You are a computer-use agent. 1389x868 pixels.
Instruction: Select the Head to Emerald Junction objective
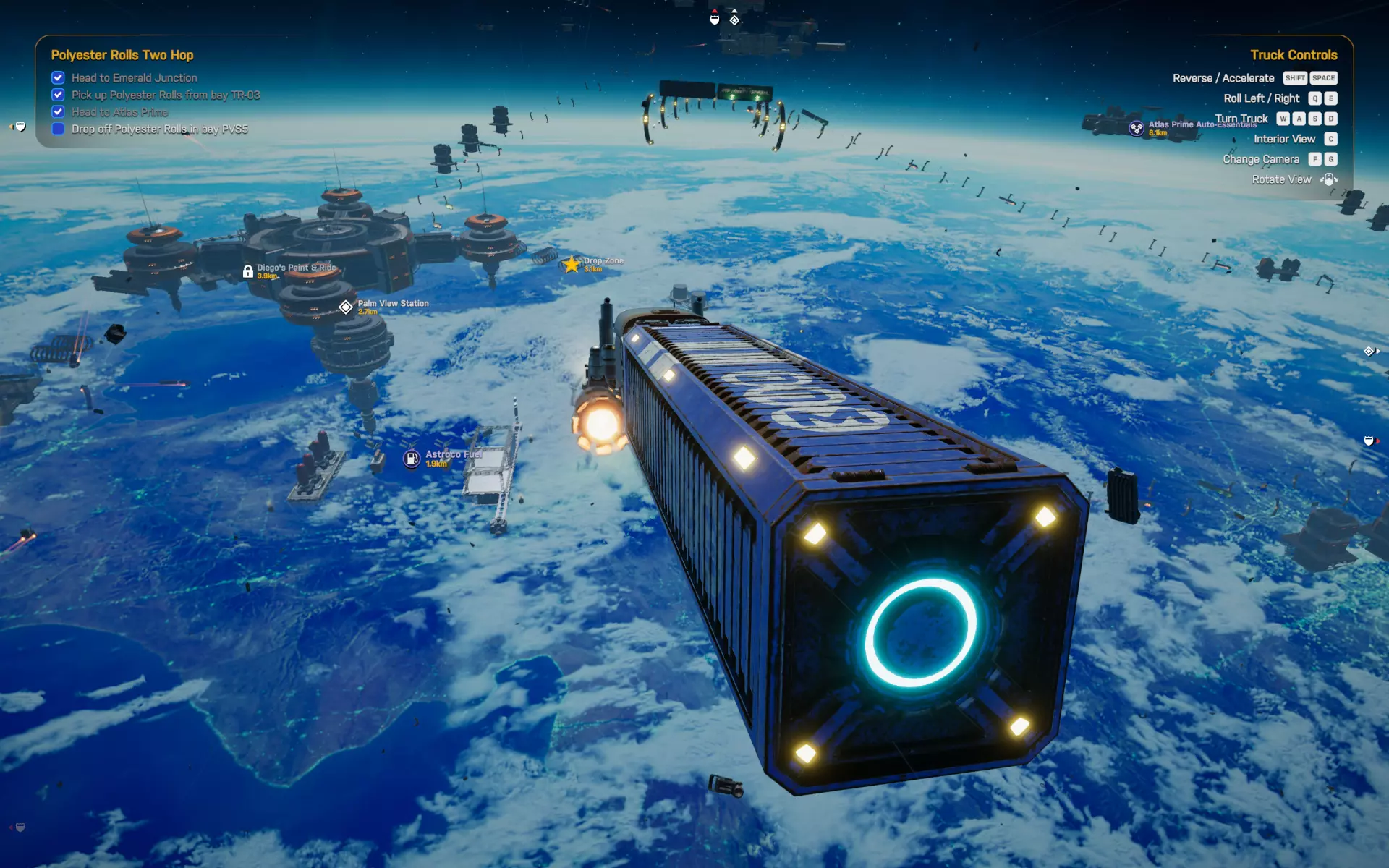point(134,78)
